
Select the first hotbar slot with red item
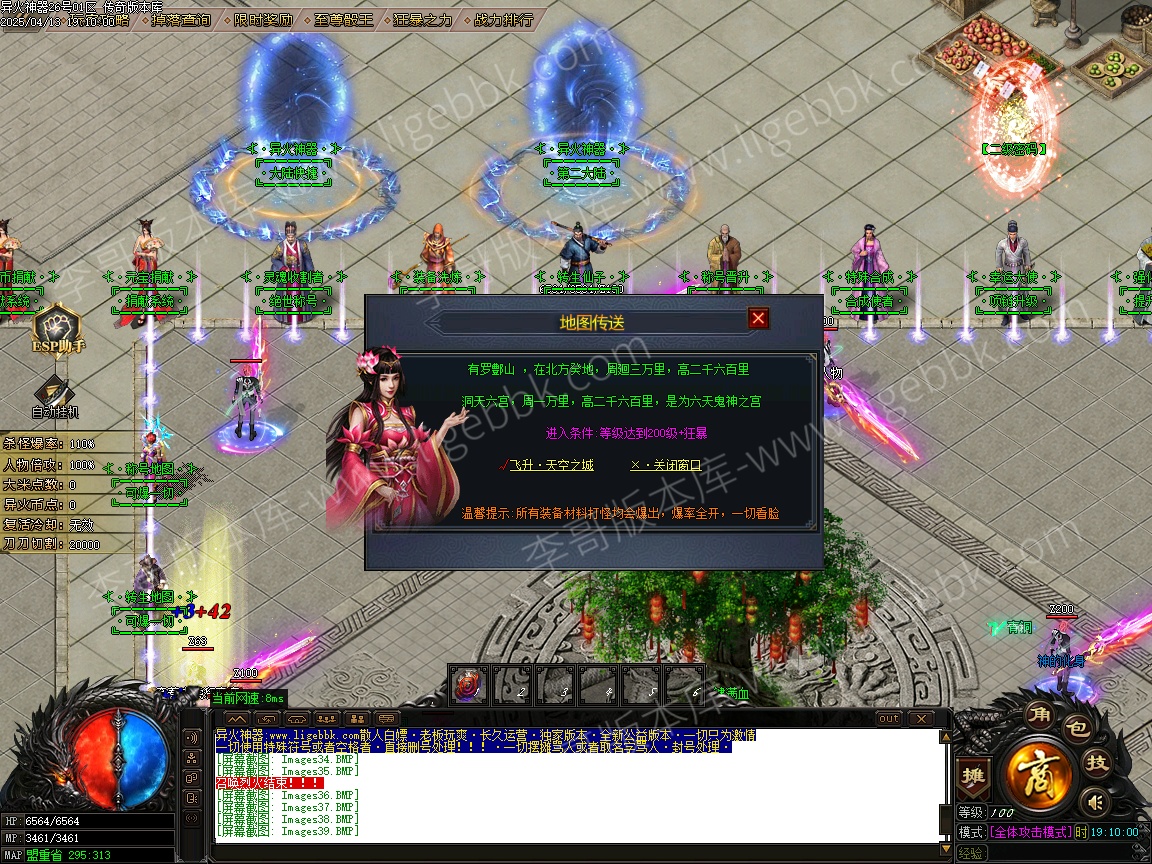point(468,685)
